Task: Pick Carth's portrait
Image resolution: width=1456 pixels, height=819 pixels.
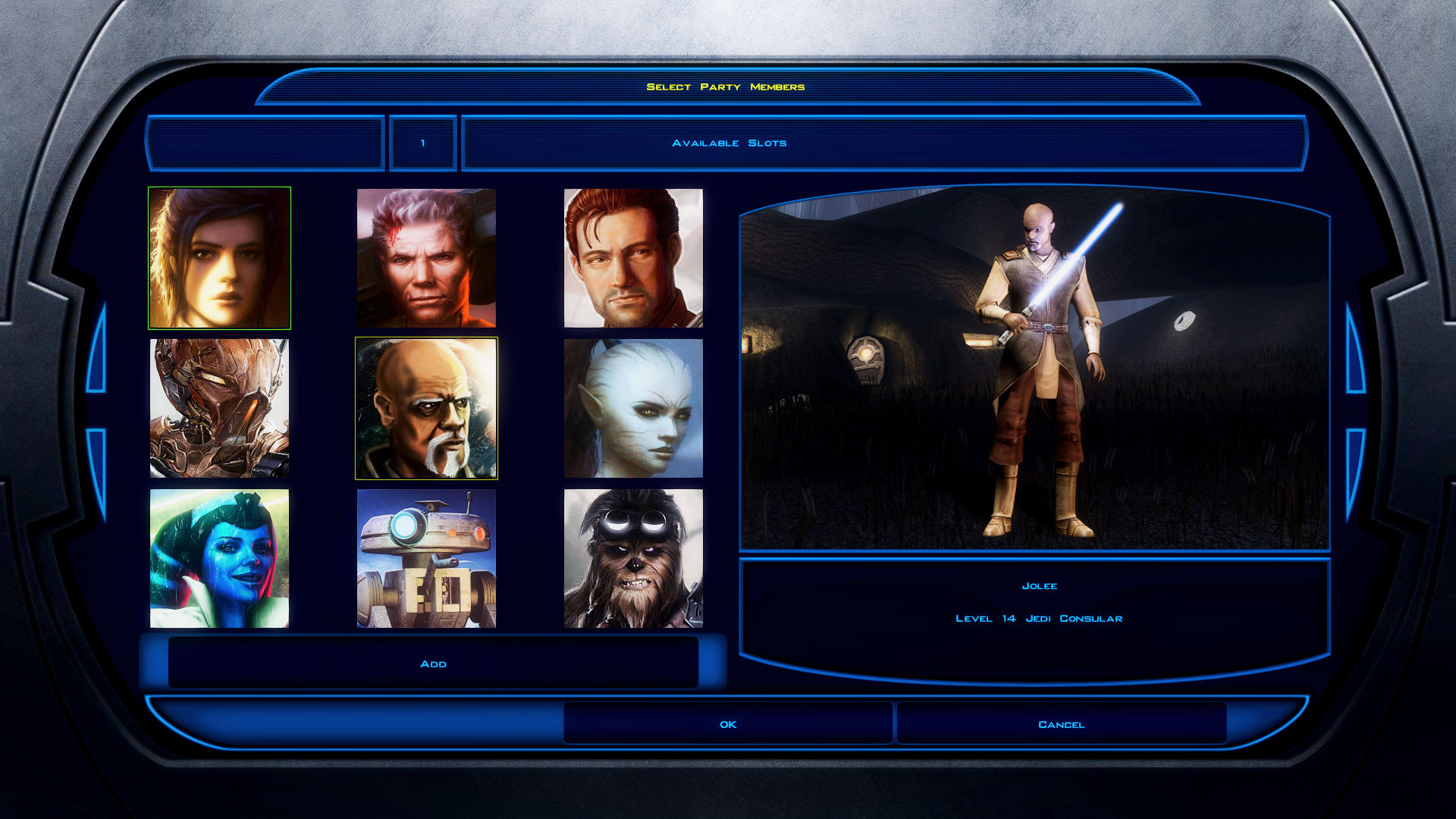Action: tap(633, 258)
